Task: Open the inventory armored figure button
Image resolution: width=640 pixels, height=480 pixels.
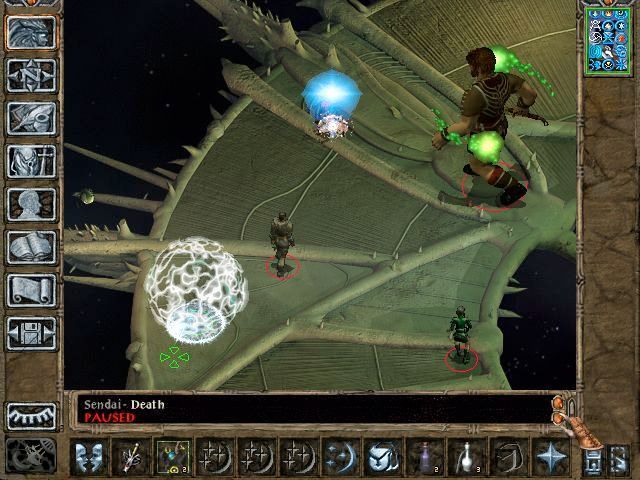Action: [31, 161]
